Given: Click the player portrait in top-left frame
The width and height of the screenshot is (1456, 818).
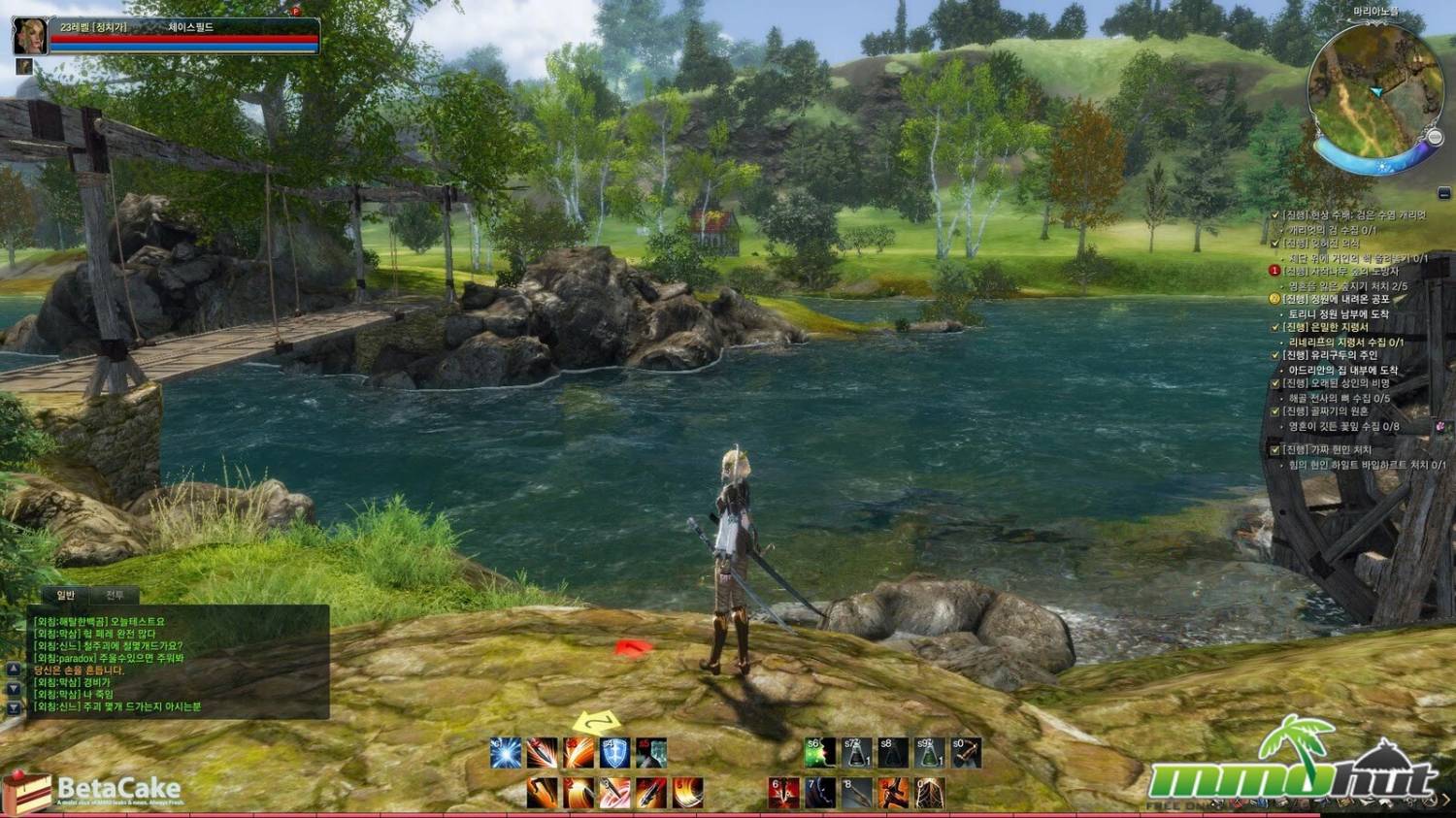Looking at the screenshot, I should 29,36.
